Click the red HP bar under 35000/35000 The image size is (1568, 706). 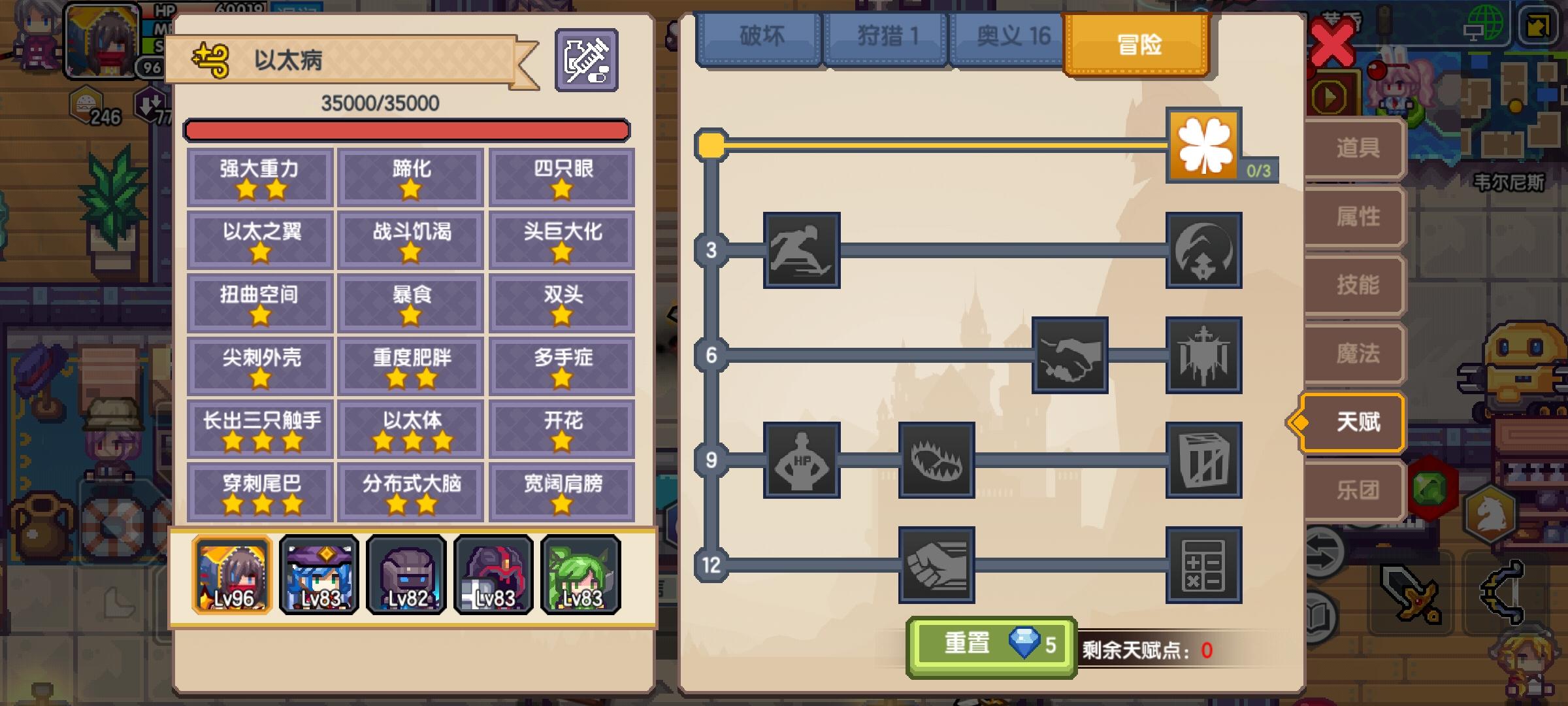(x=408, y=130)
